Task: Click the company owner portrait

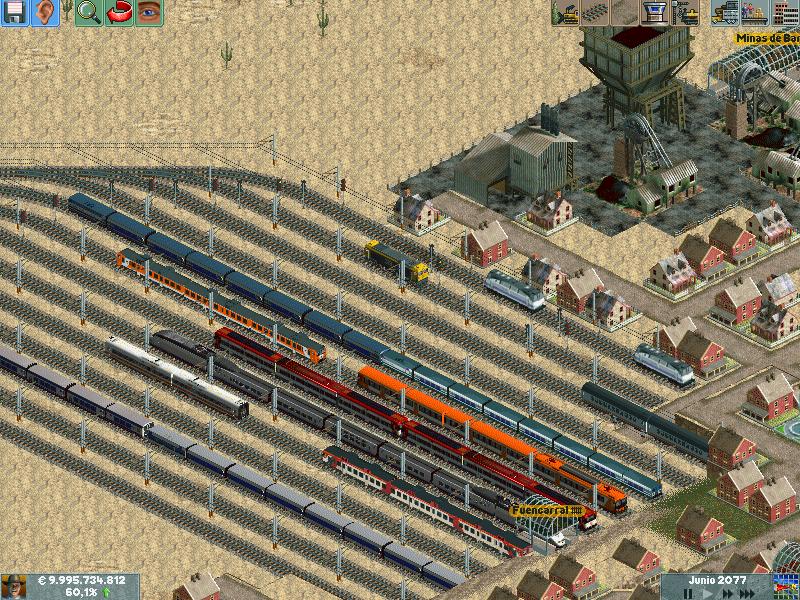Action: point(14,586)
